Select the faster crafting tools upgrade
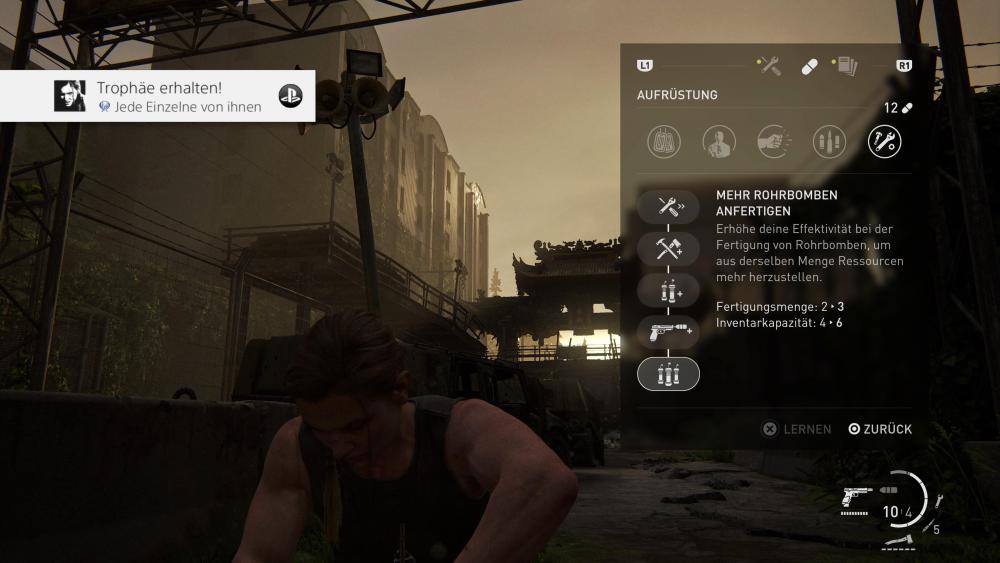Screen dimensions: 1000x563 point(668,207)
